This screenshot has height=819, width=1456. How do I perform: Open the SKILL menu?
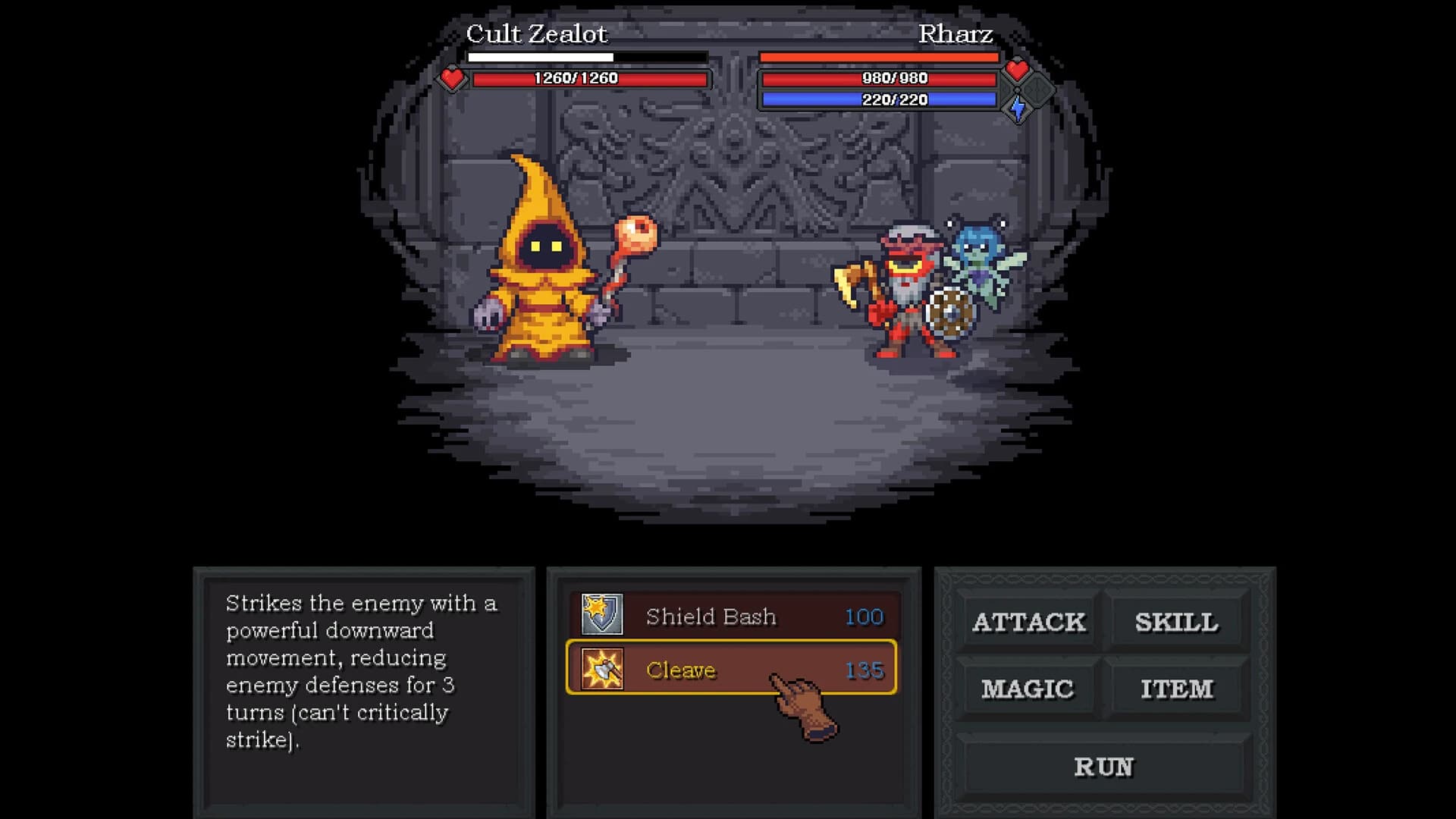pyautogui.click(x=1176, y=623)
